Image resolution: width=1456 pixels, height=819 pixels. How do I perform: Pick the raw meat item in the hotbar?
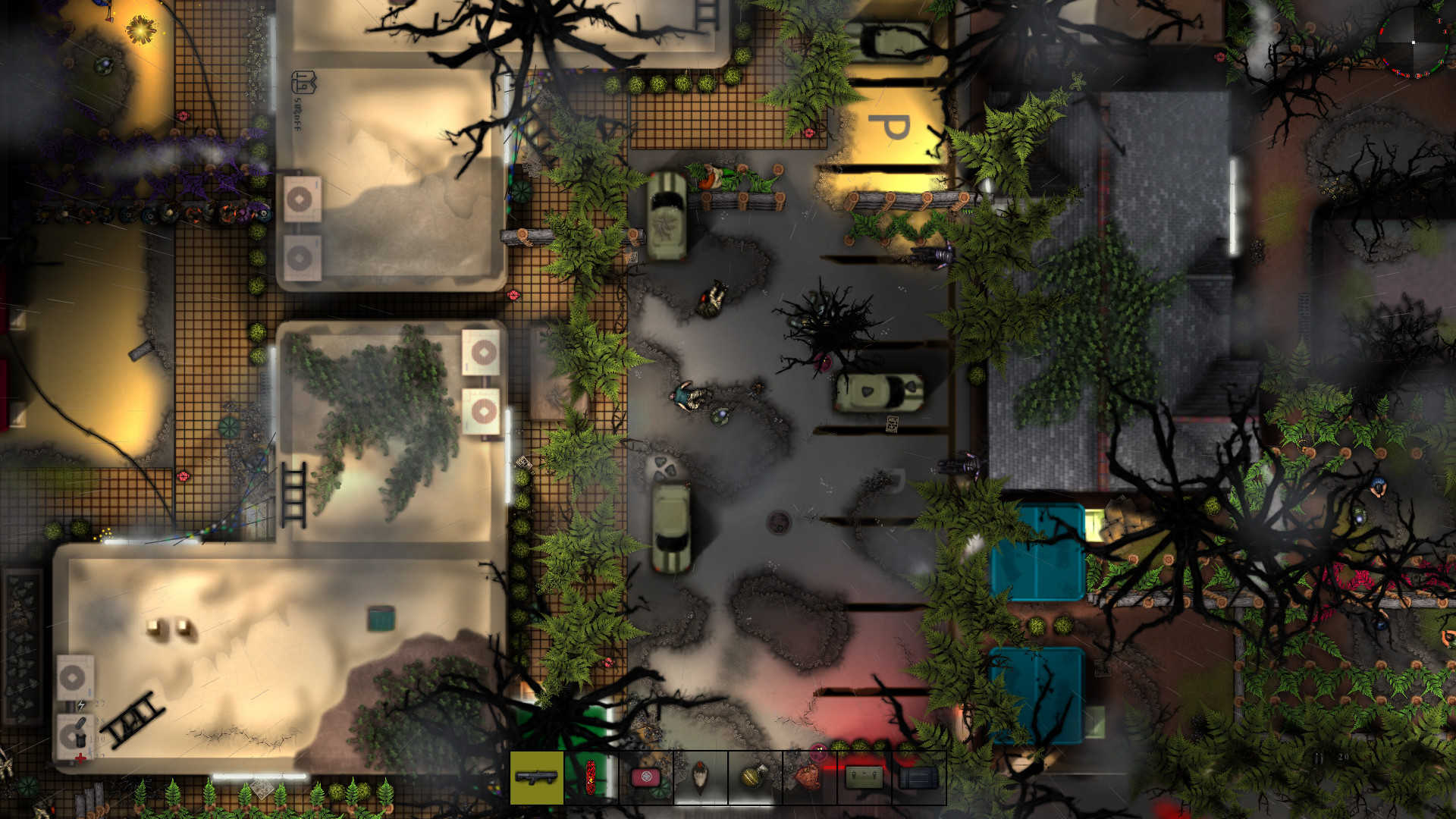coord(808,777)
